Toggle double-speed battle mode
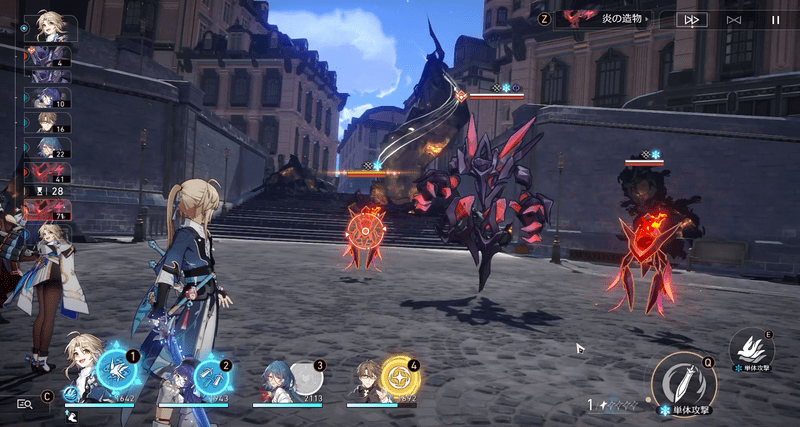The height and width of the screenshot is (427, 800). [690, 19]
